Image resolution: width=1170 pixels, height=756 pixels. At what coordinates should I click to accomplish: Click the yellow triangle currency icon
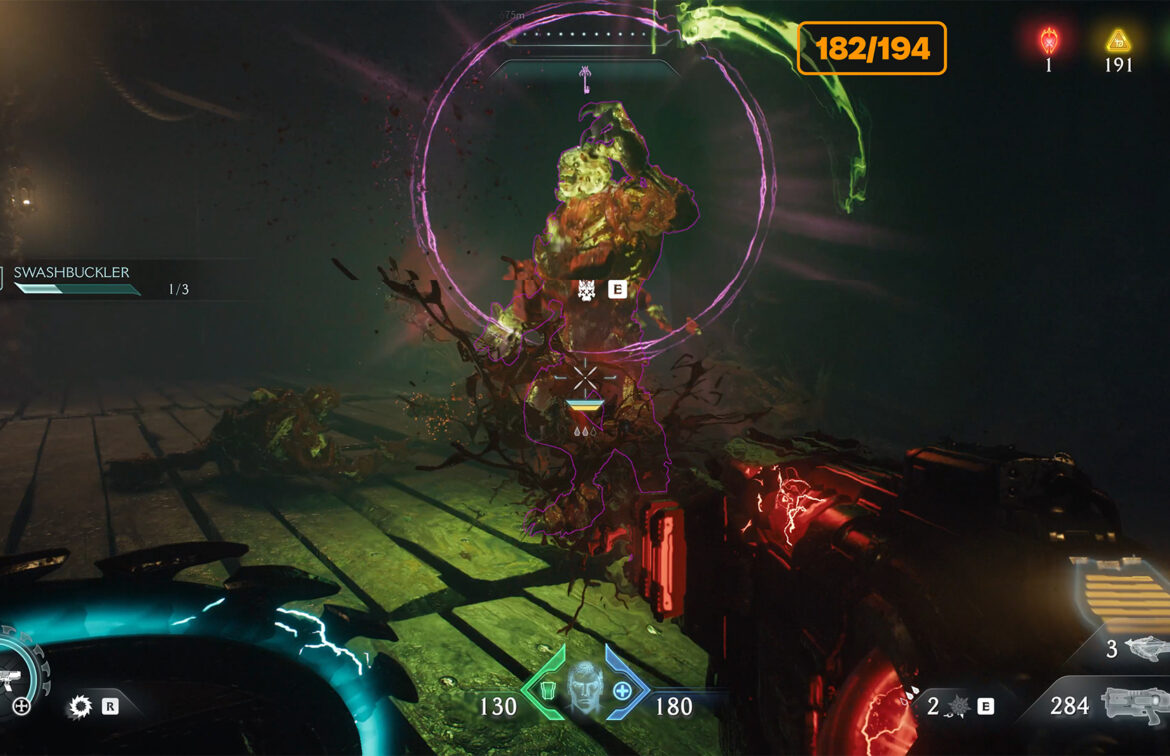click(1117, 41)
